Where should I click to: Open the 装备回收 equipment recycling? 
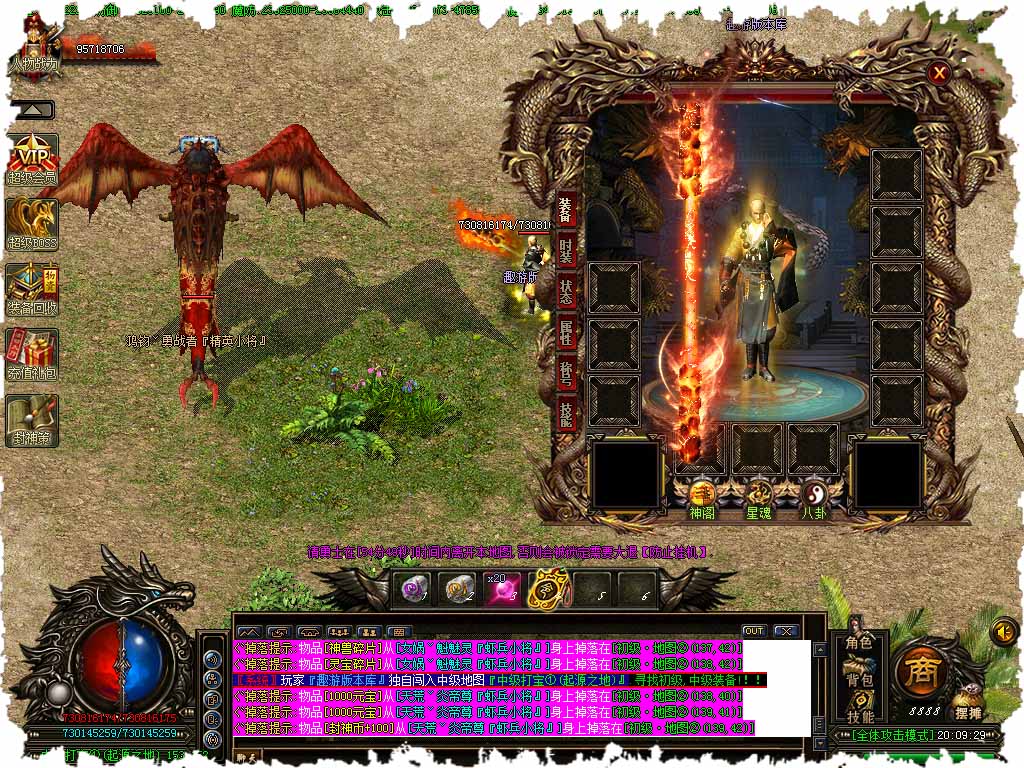[33, 289]
